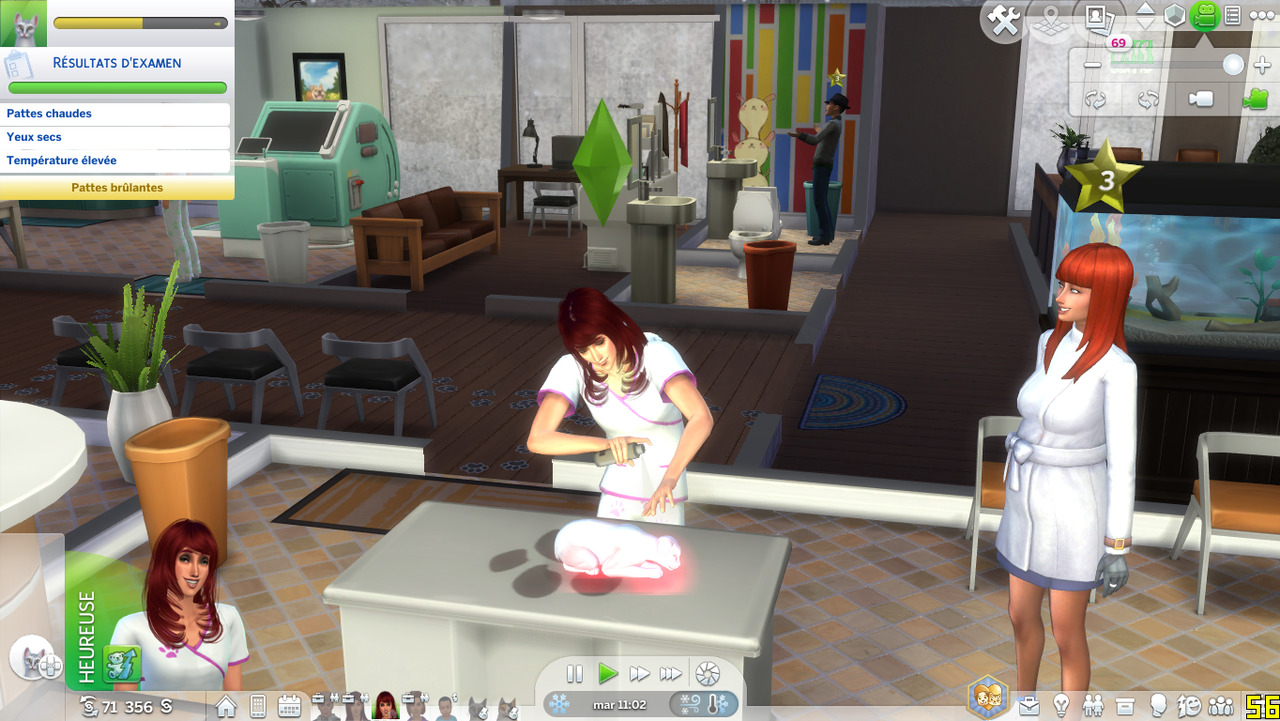The width and height of the screenshot is (1280, 721).
Task: Open Build Mode with the hammer and wrench
Action: pos(1003,19)
